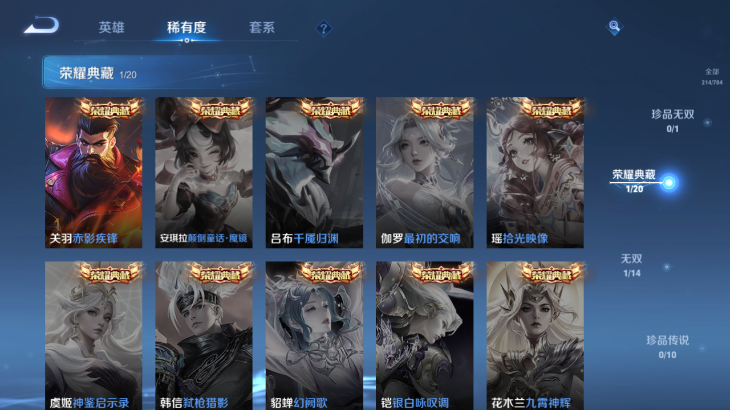
Task: Jump to 无双 rarity category
Action: pos(631,265)
